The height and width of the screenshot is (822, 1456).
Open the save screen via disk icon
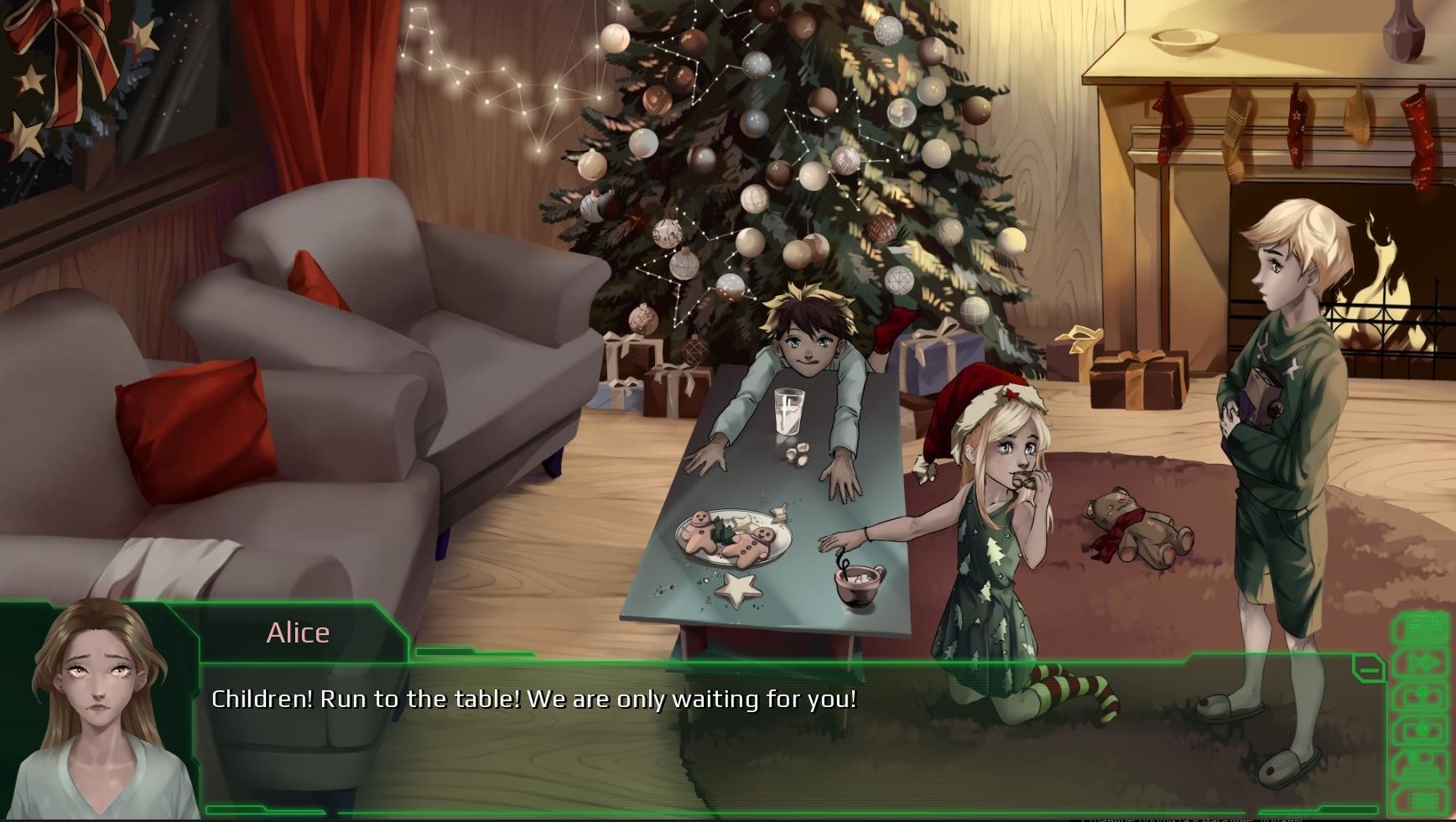click(1422, 761)
